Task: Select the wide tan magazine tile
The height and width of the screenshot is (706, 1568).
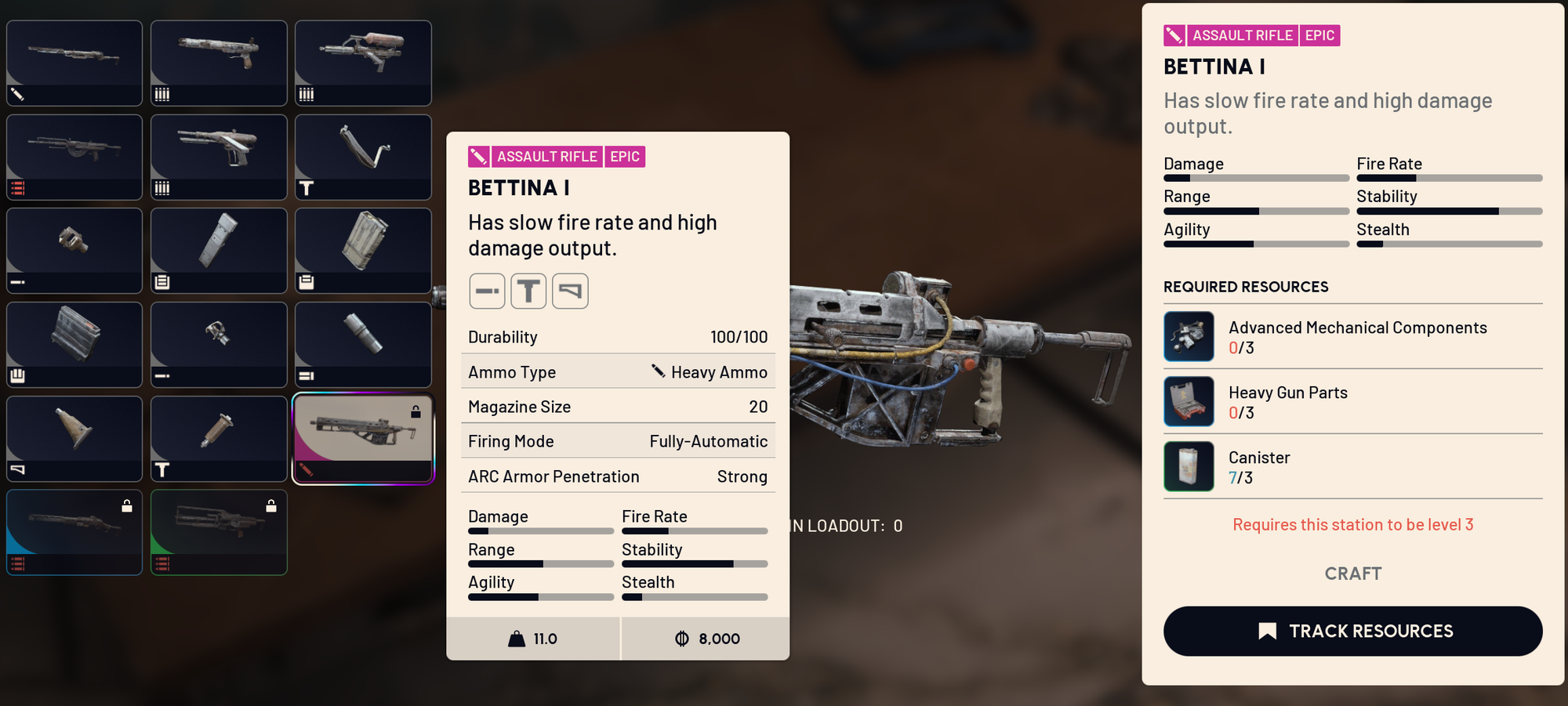Action: pos(363,250)
